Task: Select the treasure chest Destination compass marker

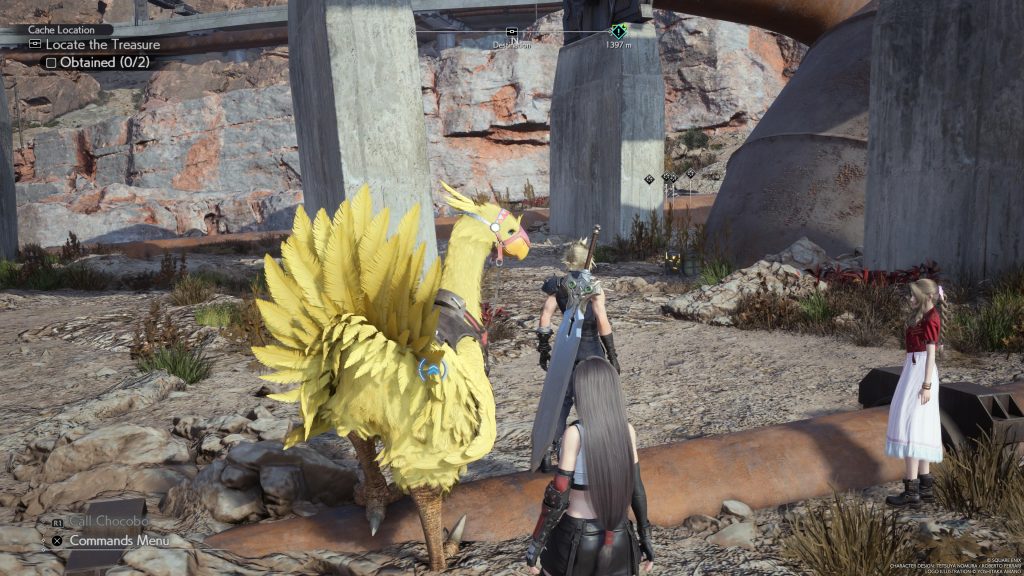Action: tap(512, 32)
